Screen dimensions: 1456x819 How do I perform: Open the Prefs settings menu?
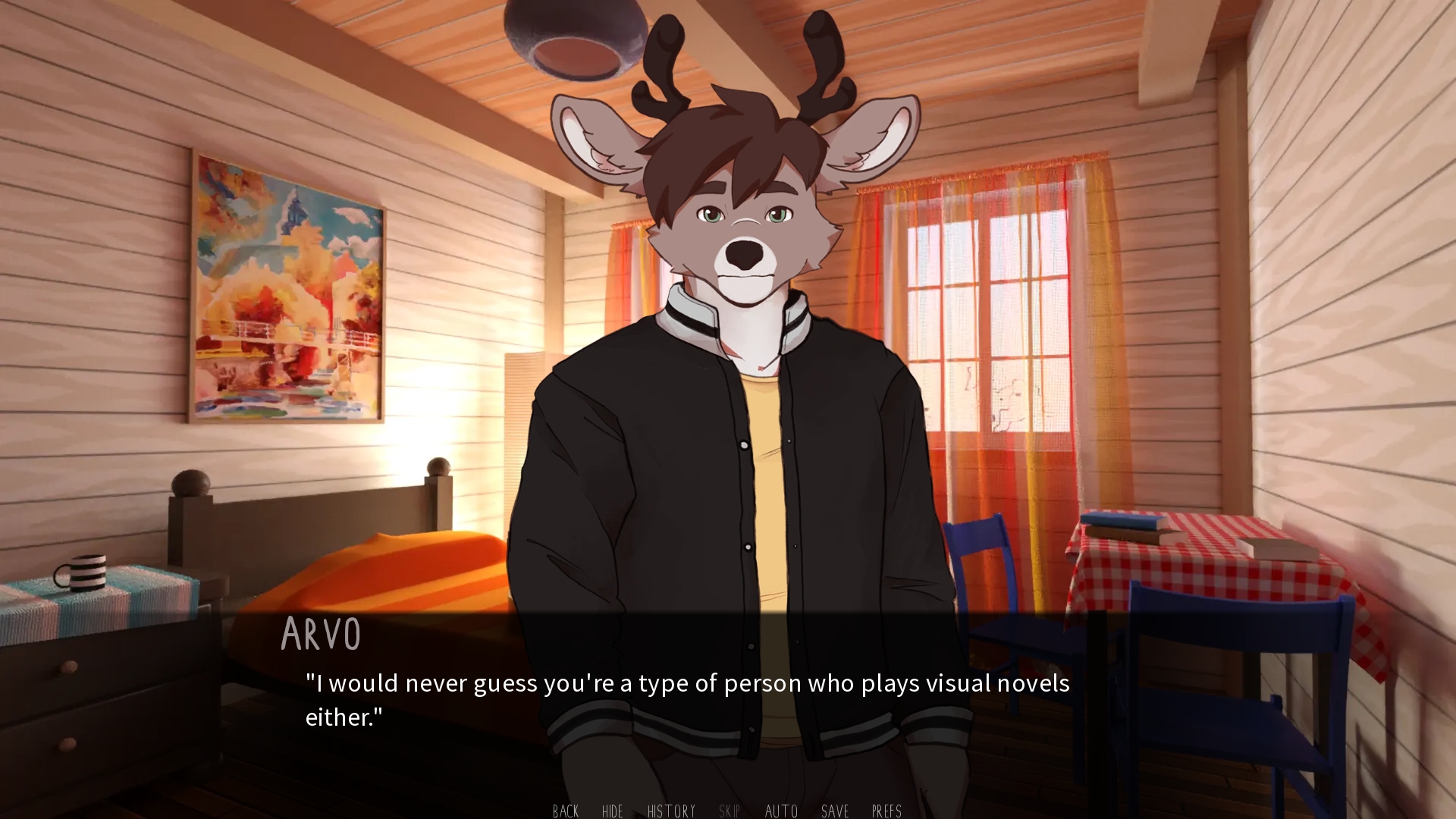886,811
